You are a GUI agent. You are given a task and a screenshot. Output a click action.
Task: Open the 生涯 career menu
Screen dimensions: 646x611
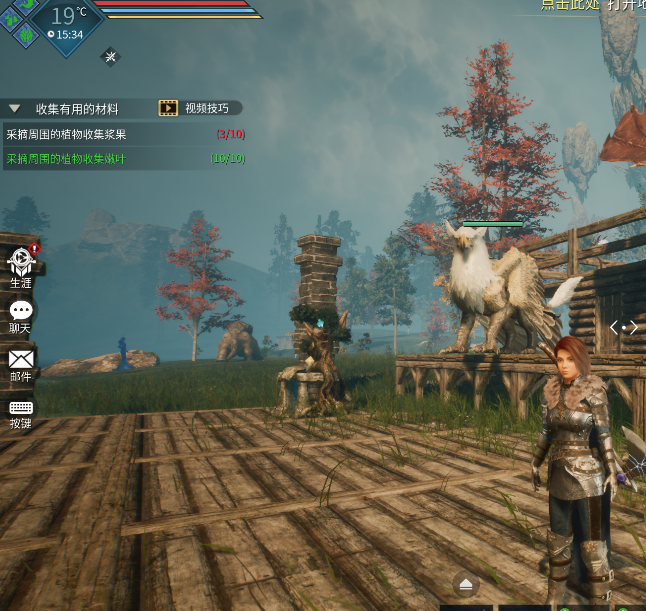click(21, 266)
